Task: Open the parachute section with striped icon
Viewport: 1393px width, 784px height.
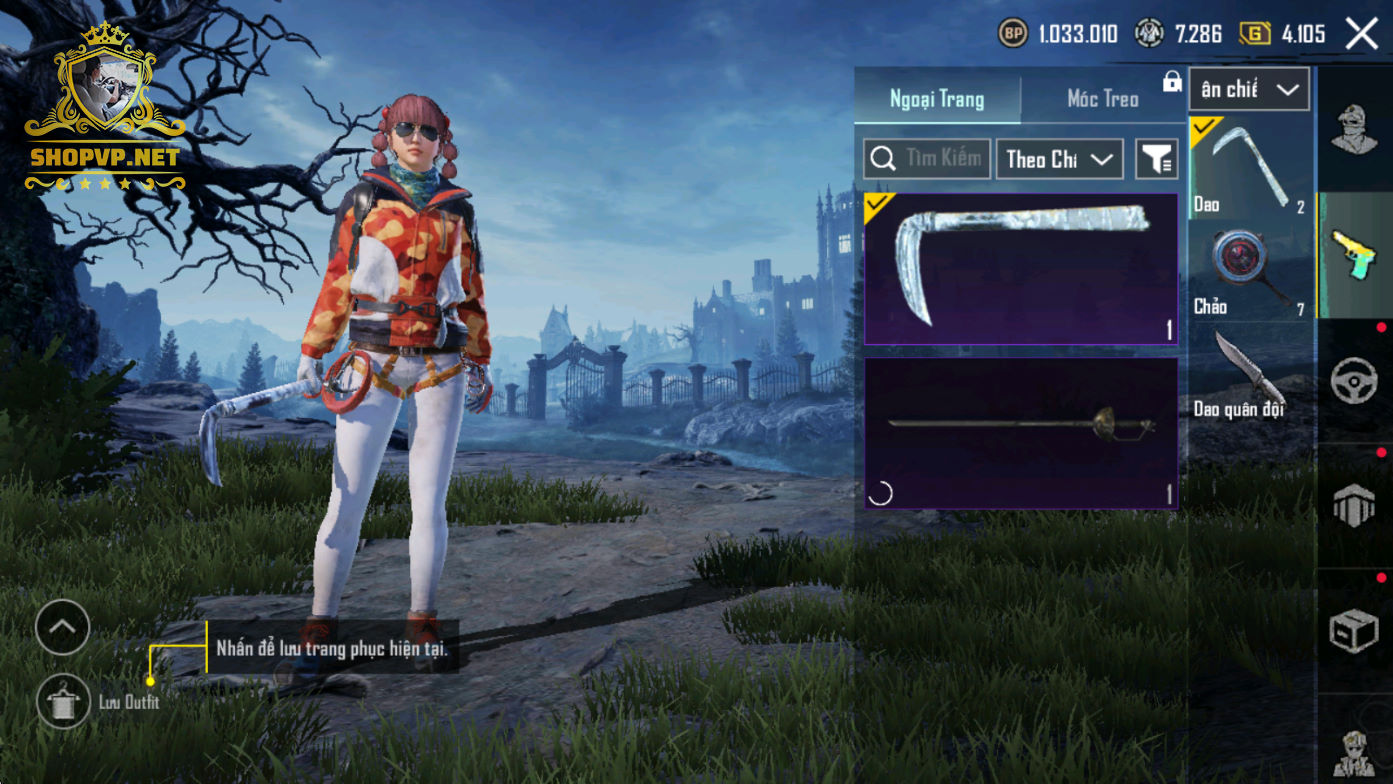Action: coord(1355,506)
